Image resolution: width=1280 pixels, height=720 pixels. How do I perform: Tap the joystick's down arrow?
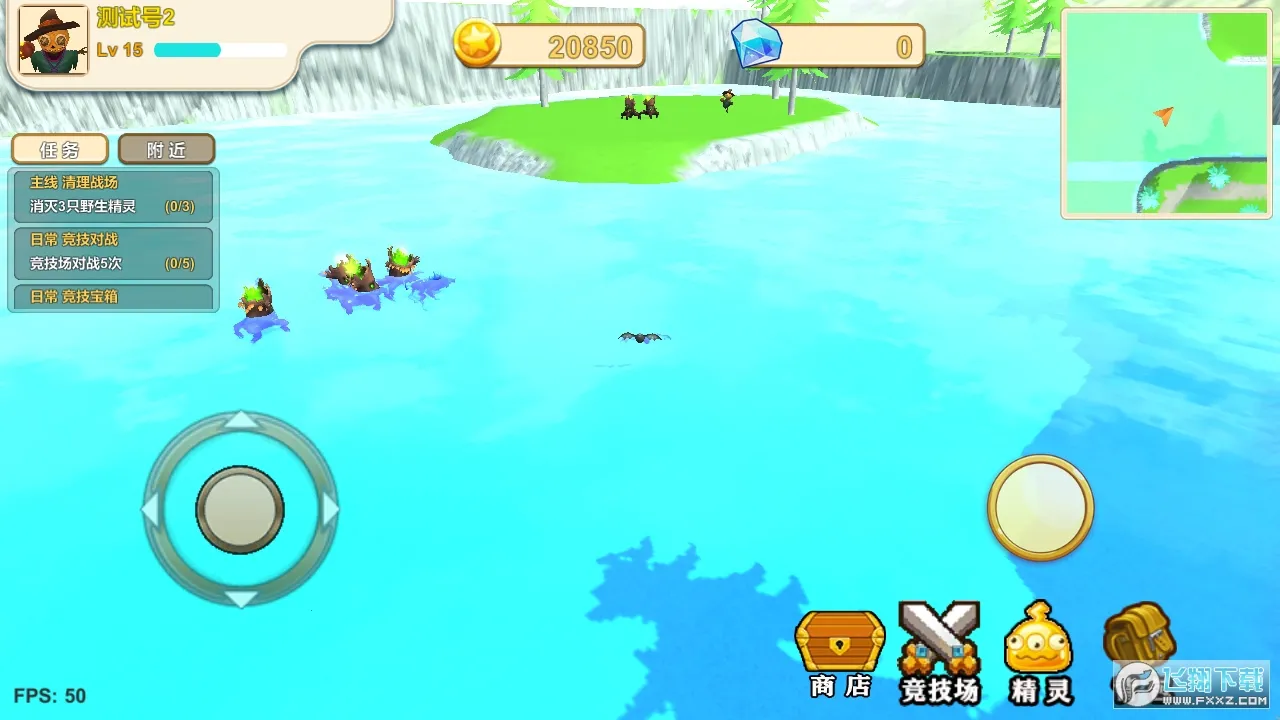(x=240, y=599)
